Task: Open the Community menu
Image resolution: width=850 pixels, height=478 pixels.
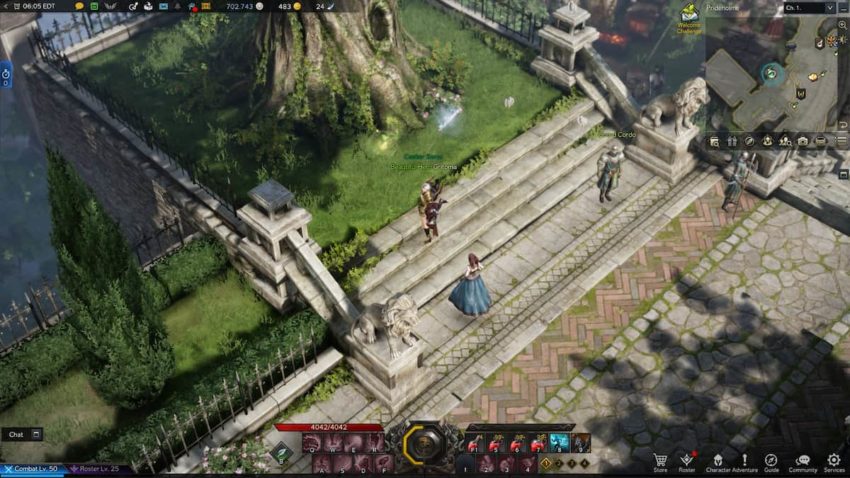Action: pos(802,461)
